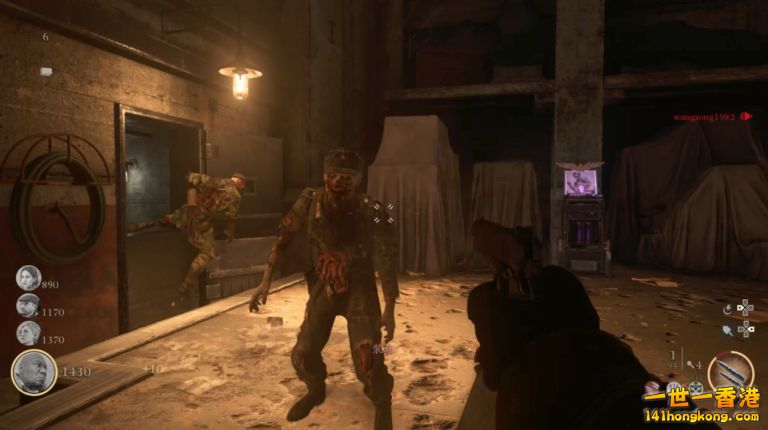Select the highlighted bald man portrait

(33, 371)
